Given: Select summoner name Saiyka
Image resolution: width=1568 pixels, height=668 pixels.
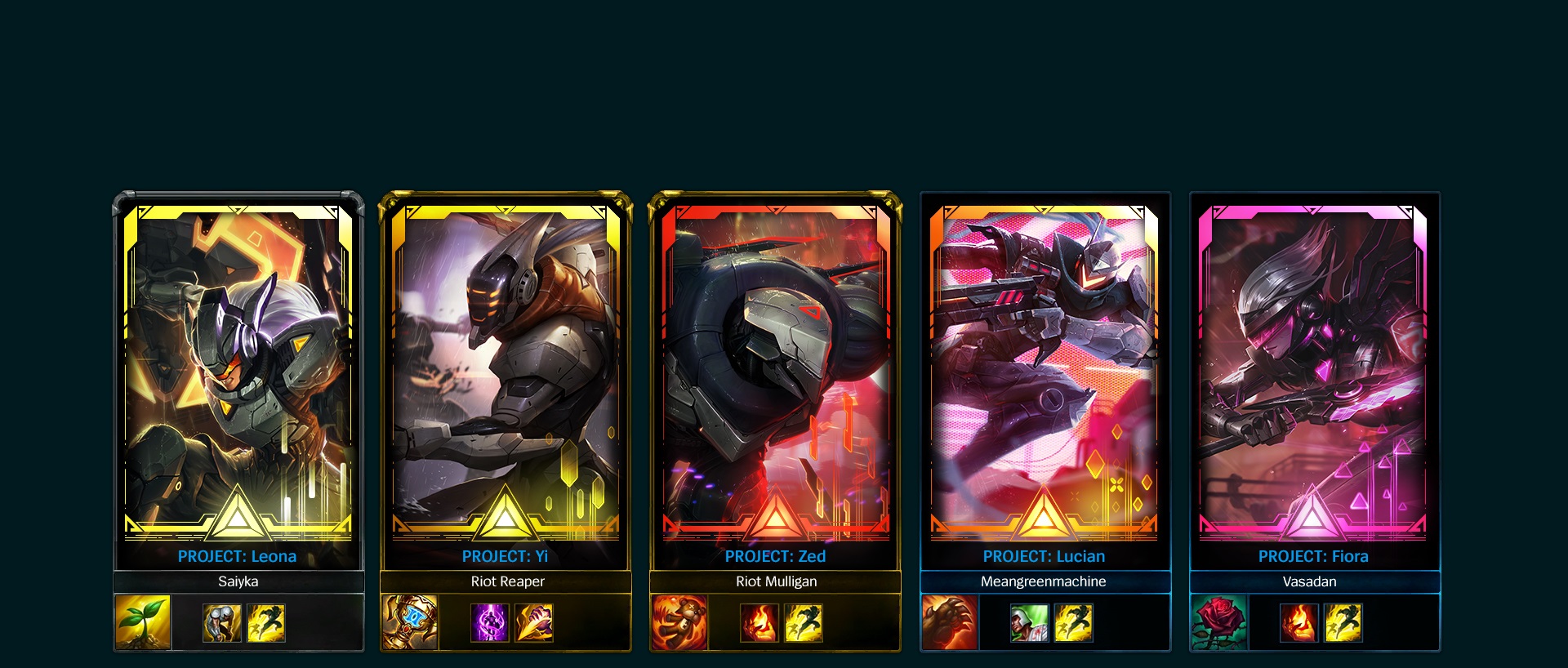Looking at the screenshot, I should pos(237,581).
